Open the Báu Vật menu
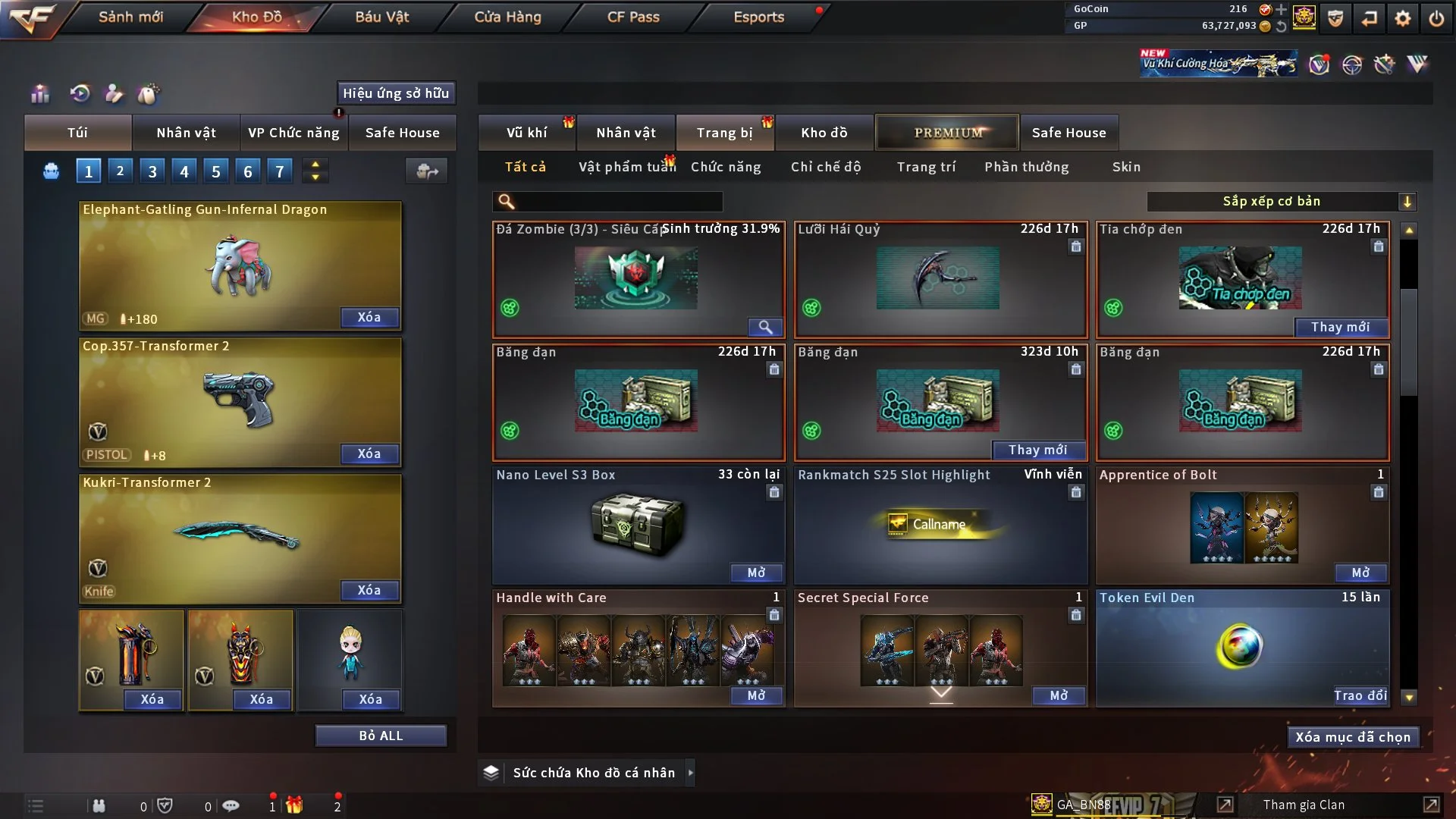1456x819 pixels. 381,17
